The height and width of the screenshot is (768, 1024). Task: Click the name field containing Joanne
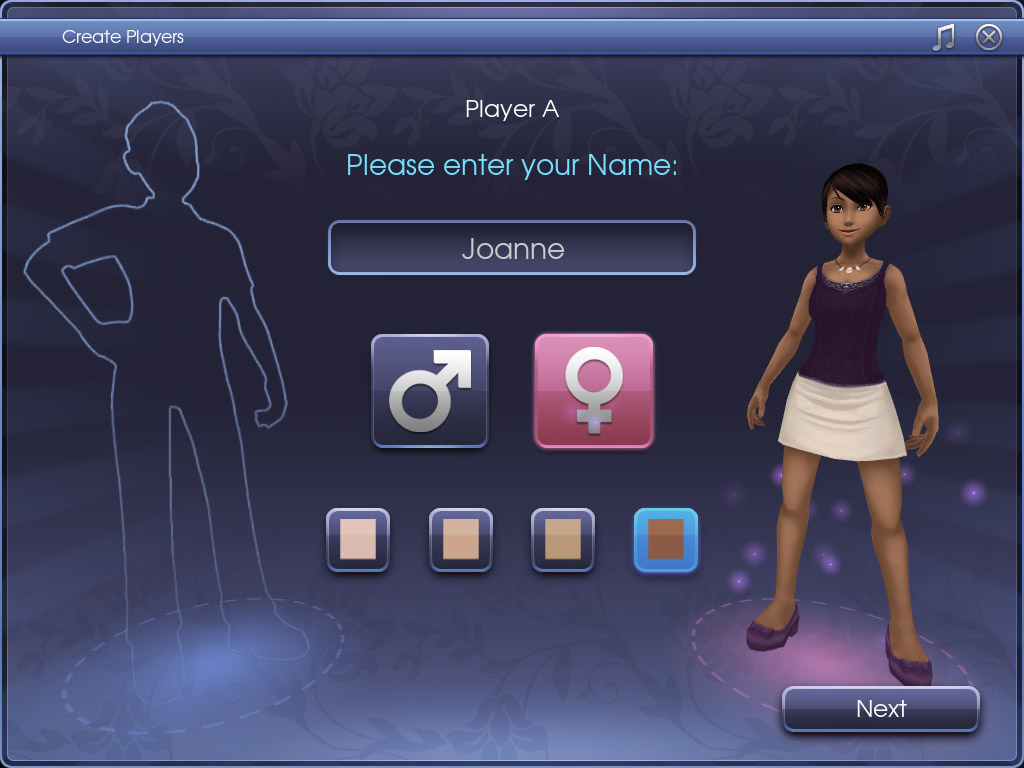(x=511, y=248)
